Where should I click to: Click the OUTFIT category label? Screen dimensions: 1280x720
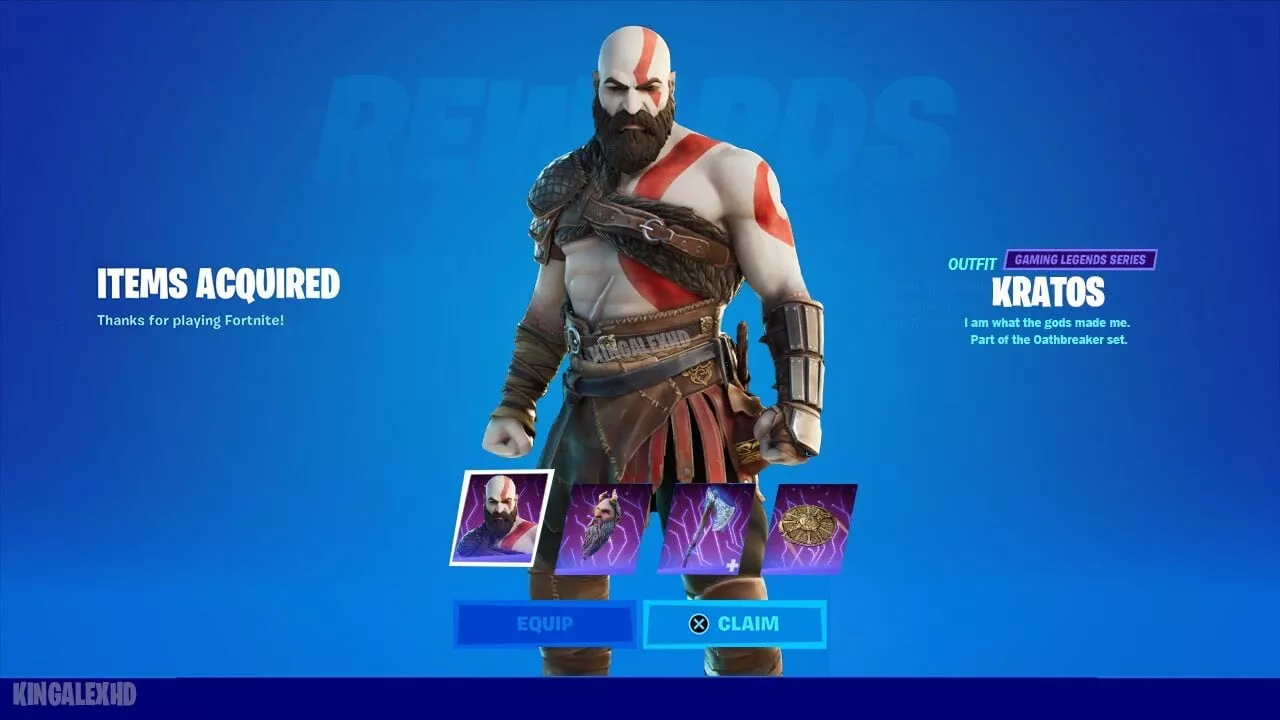(x=972, y=260)
